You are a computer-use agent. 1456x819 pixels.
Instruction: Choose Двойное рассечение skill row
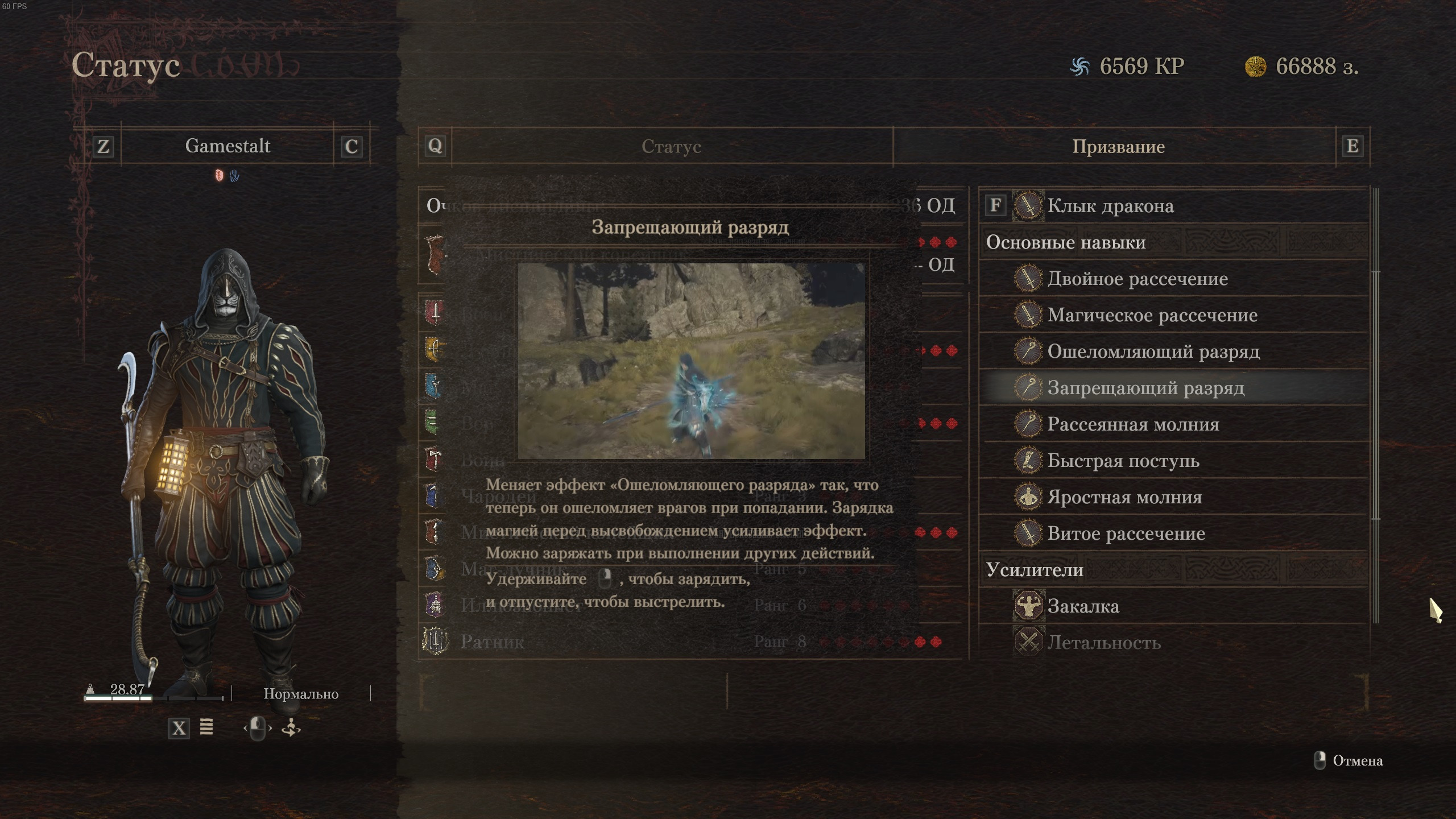pyautogui.click(x=1137, y=279)
